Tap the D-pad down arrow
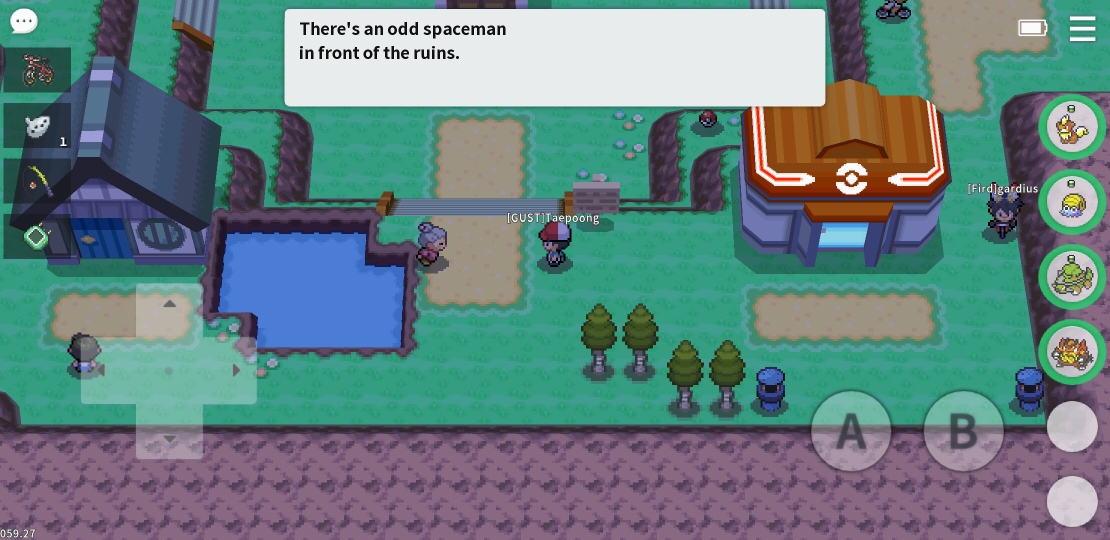 click(169, 438)
